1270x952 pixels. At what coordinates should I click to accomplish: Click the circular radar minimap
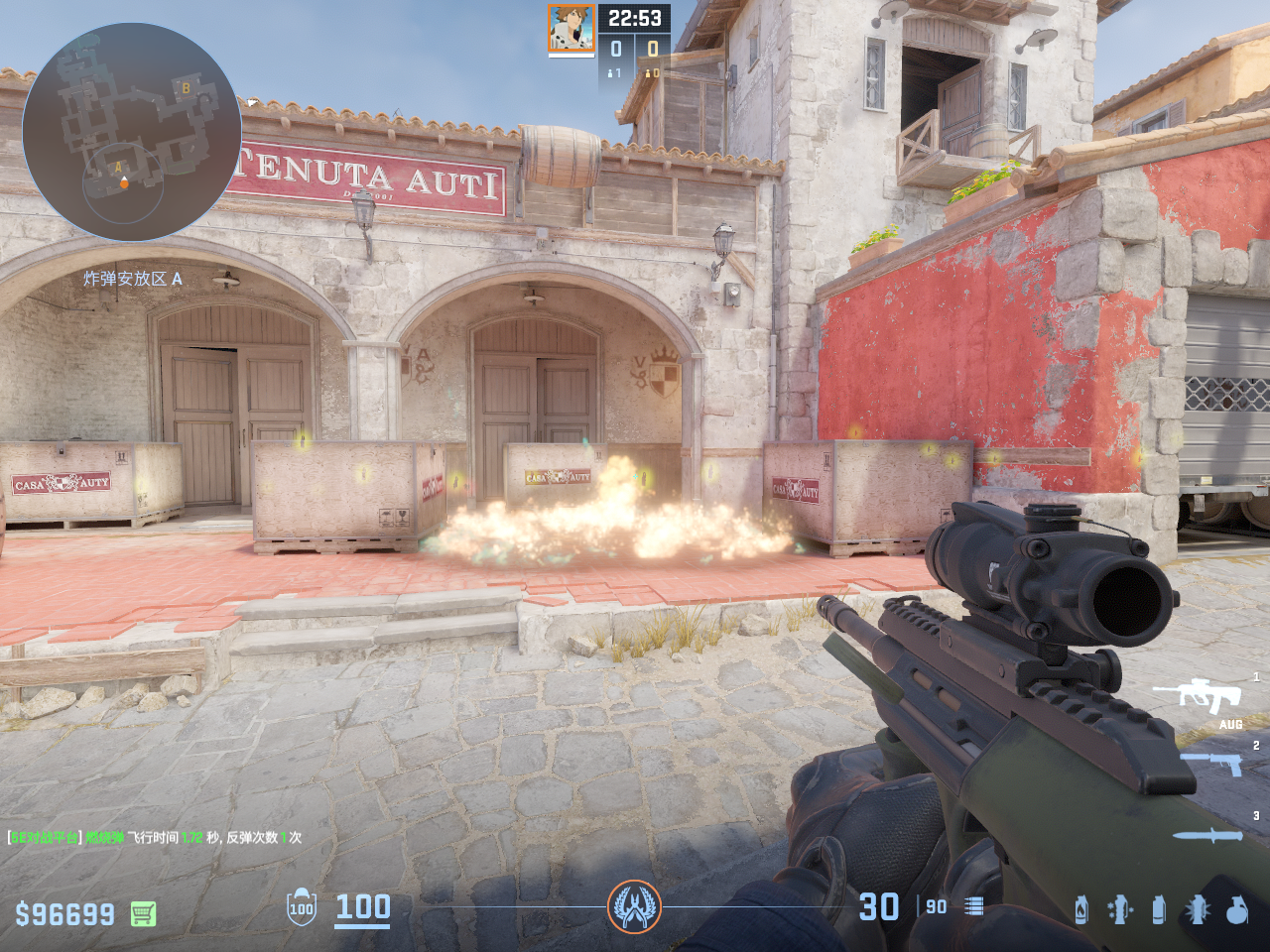click(131, 132)
